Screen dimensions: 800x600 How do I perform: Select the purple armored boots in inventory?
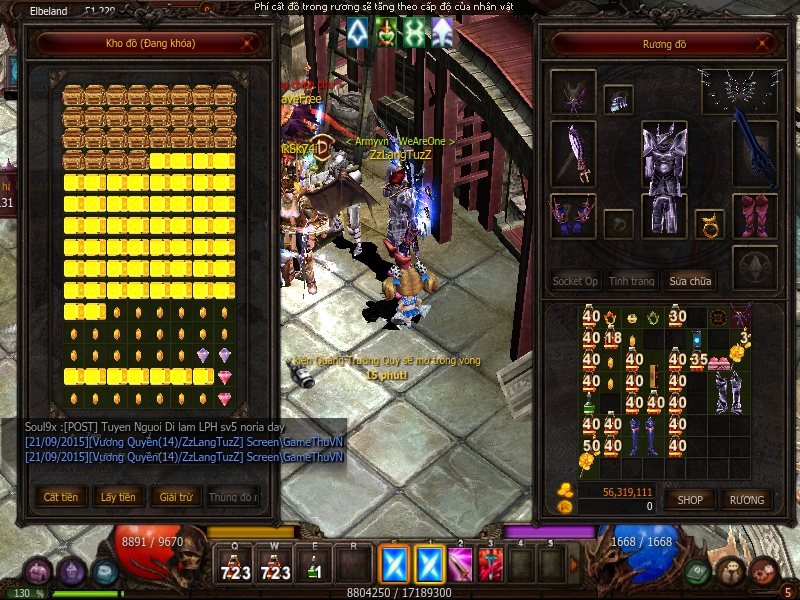click(728, 392)
